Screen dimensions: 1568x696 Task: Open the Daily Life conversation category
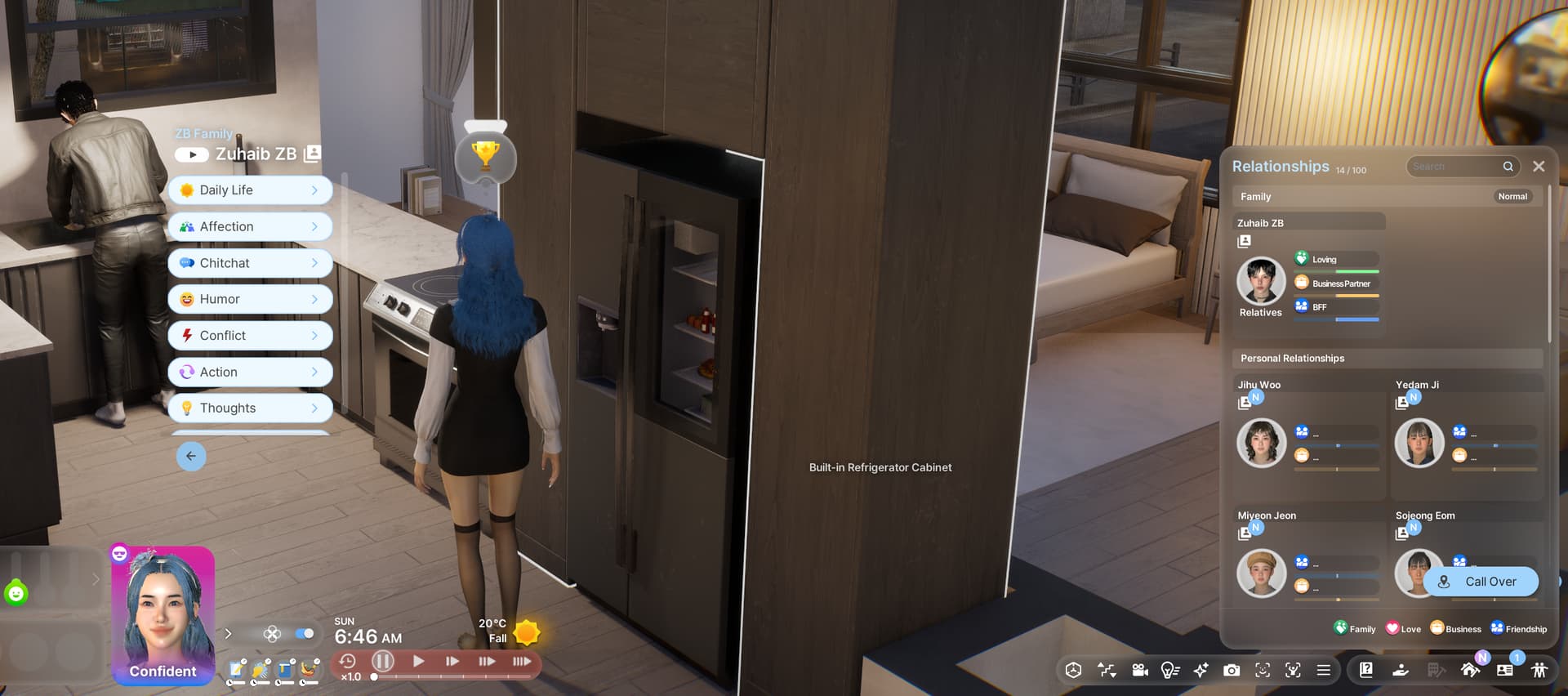(x=250, y=190)
